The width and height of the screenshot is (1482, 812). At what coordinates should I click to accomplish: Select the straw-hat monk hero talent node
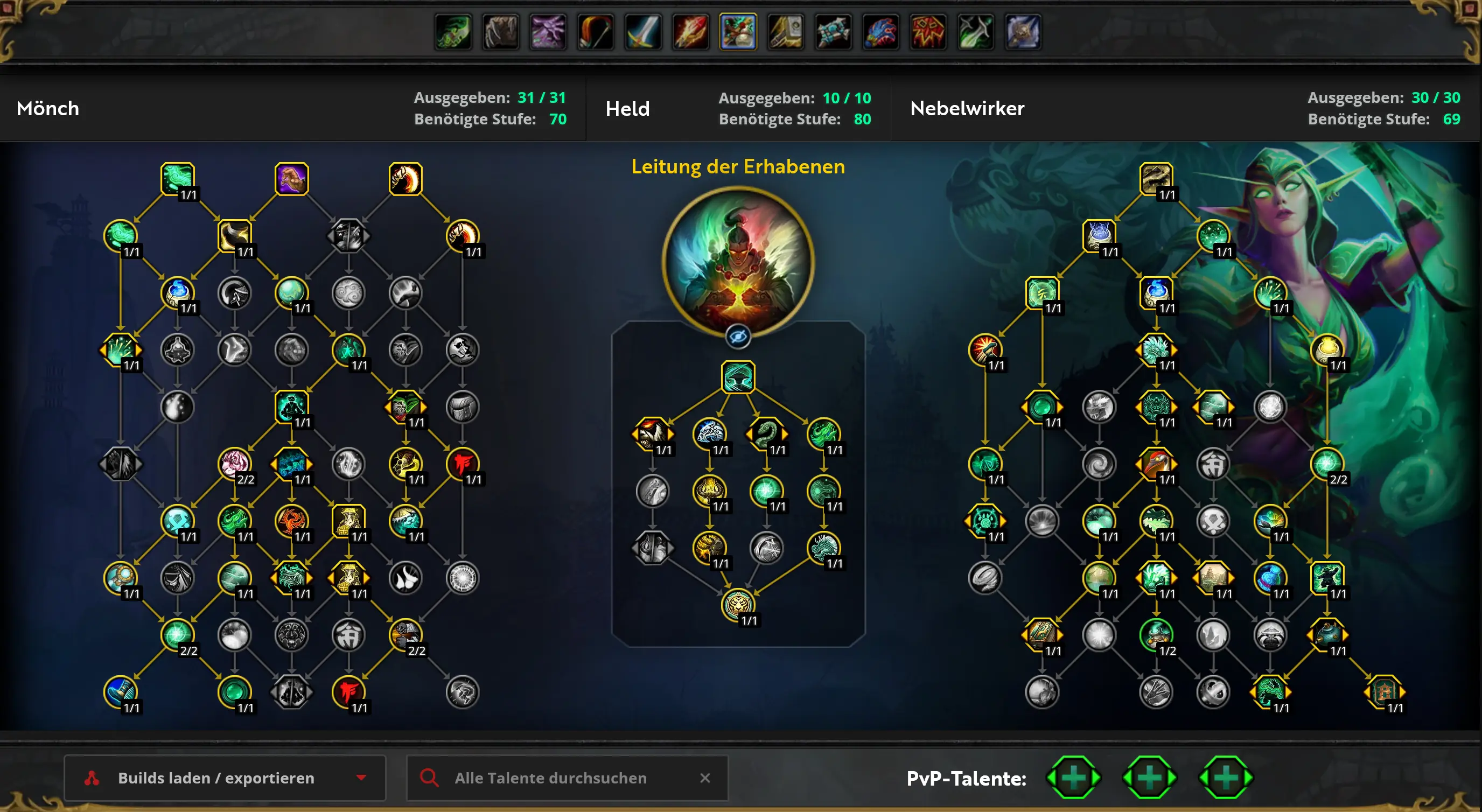(738, 377)
